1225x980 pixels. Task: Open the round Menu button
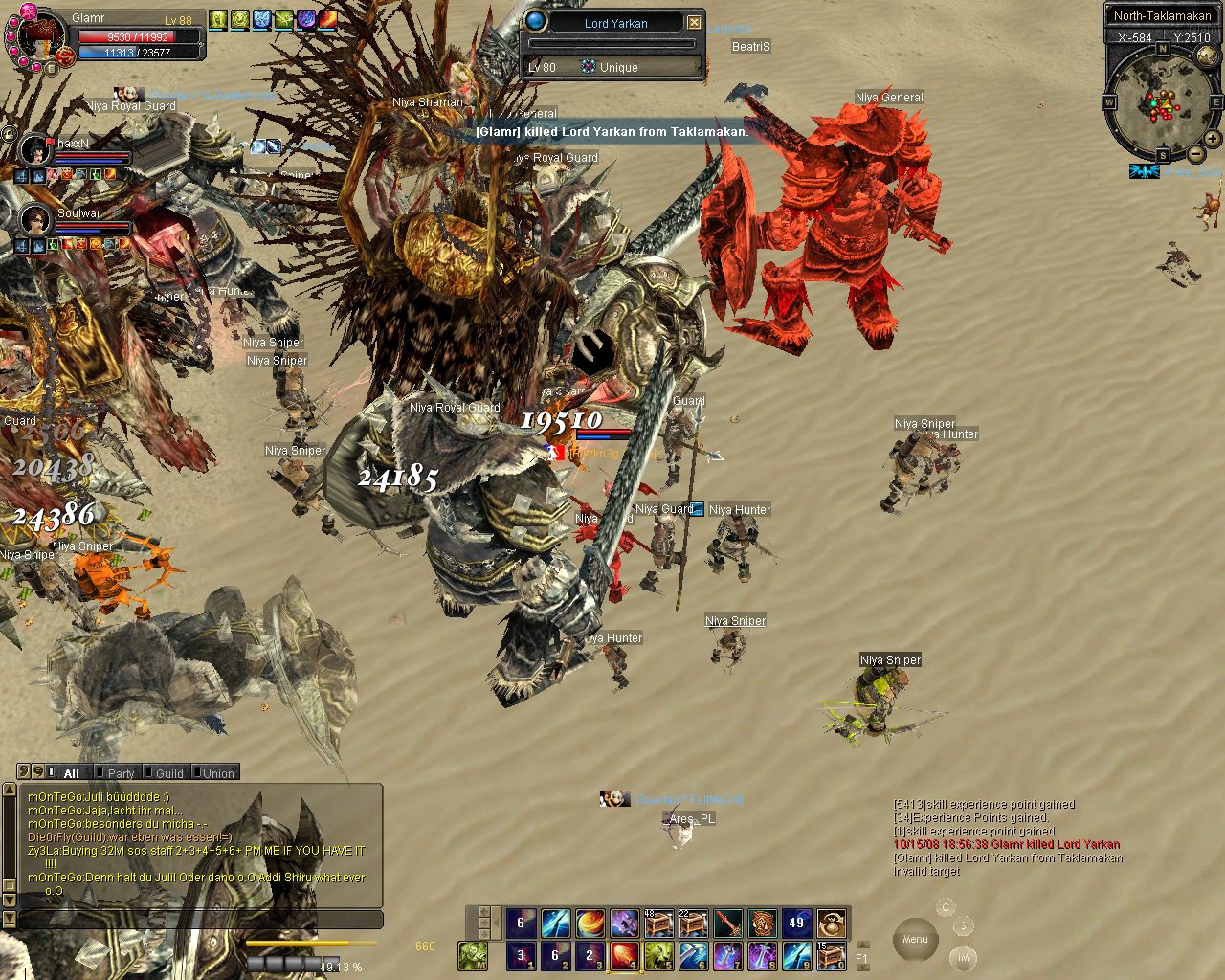click(x=915, y=939)
